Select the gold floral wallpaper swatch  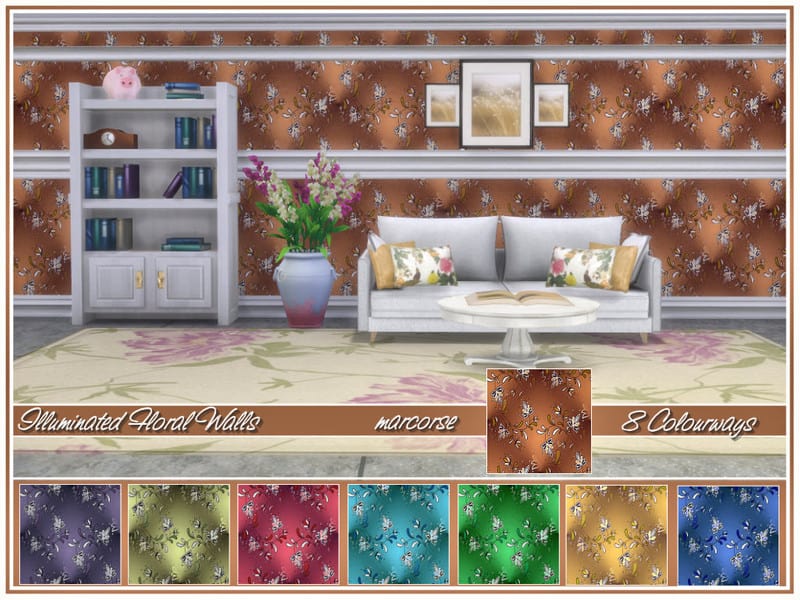point(617,535)
